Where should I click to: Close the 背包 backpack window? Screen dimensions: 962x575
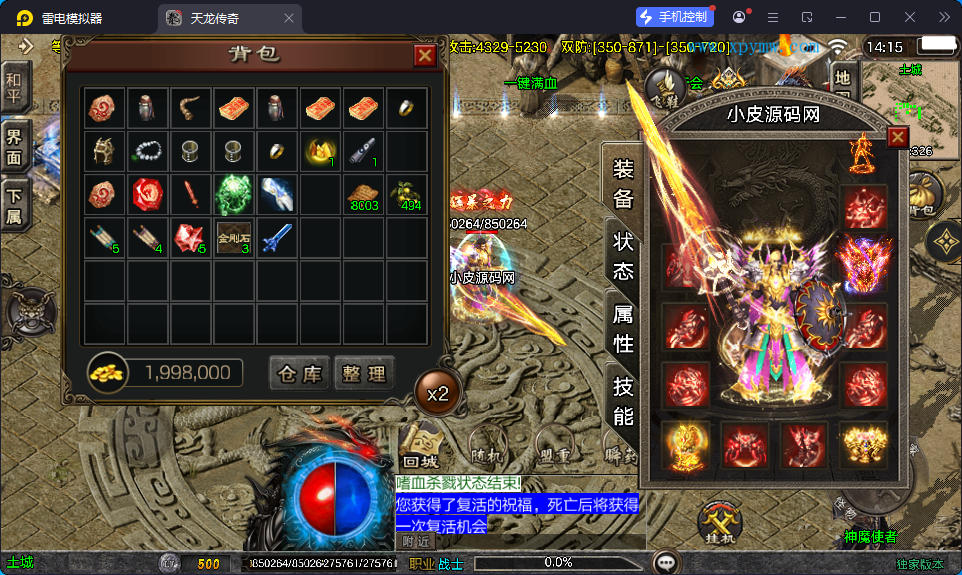425,56
